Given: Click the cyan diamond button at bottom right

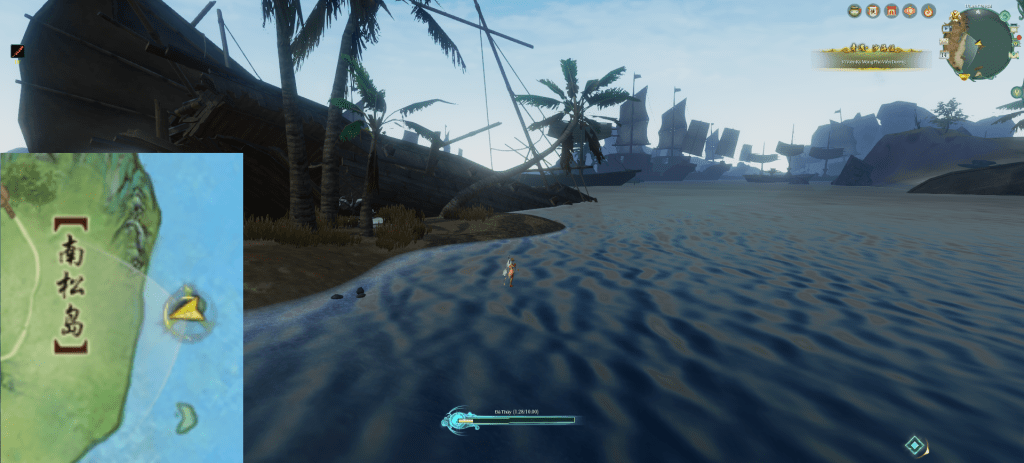Looking at the screenshot, I should coord(914,444).
